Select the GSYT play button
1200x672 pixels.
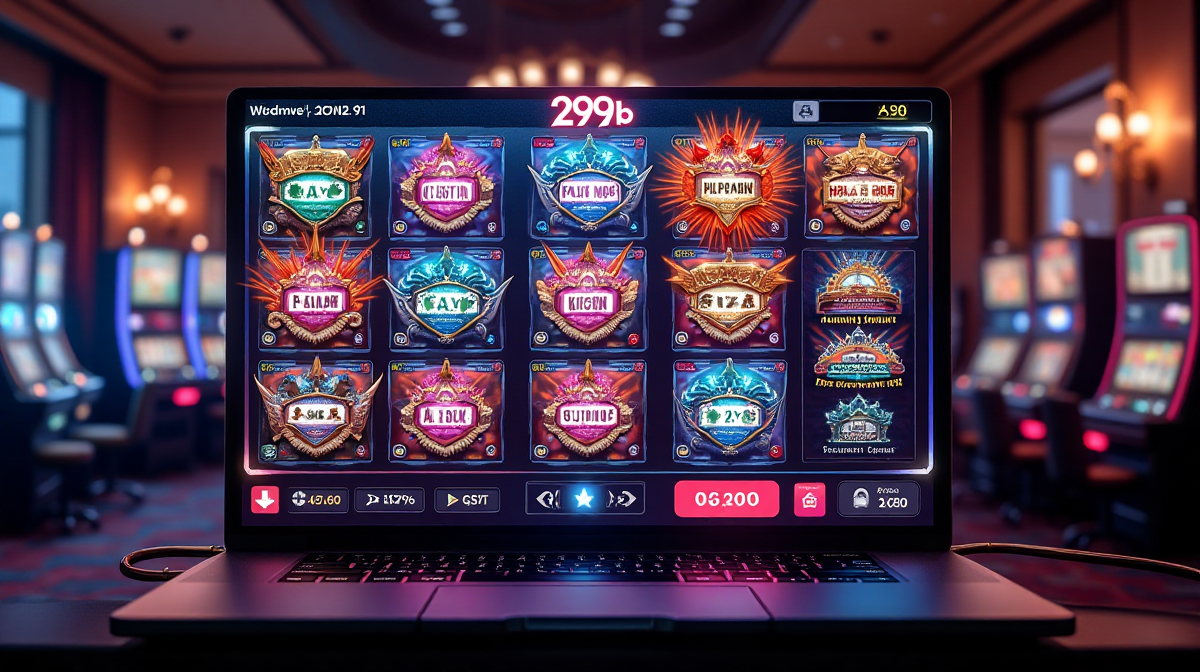467,499
